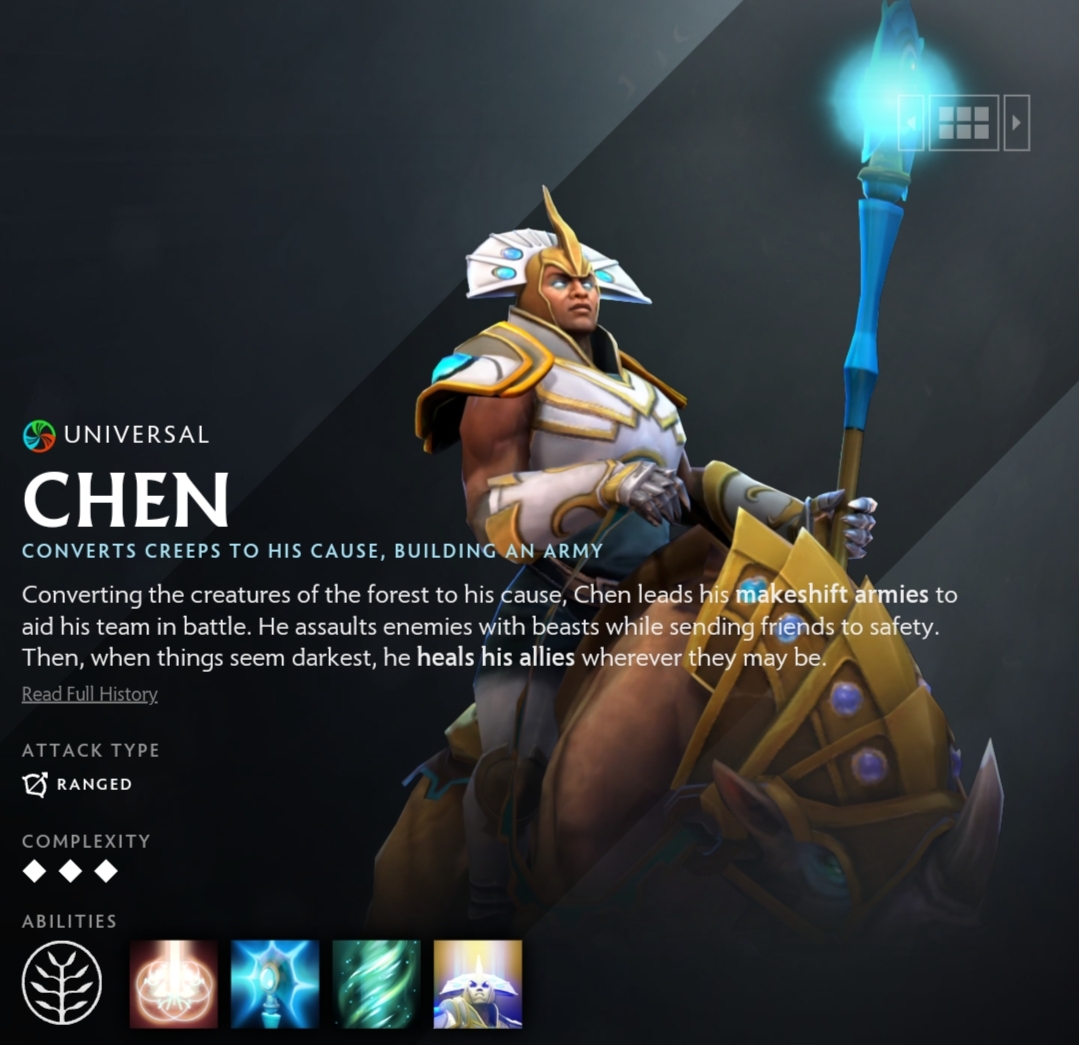The height and width of the screenshot is (1045, 1079).
Task: Show Chen's talent tree icon
Action: [x=62, y=982]
